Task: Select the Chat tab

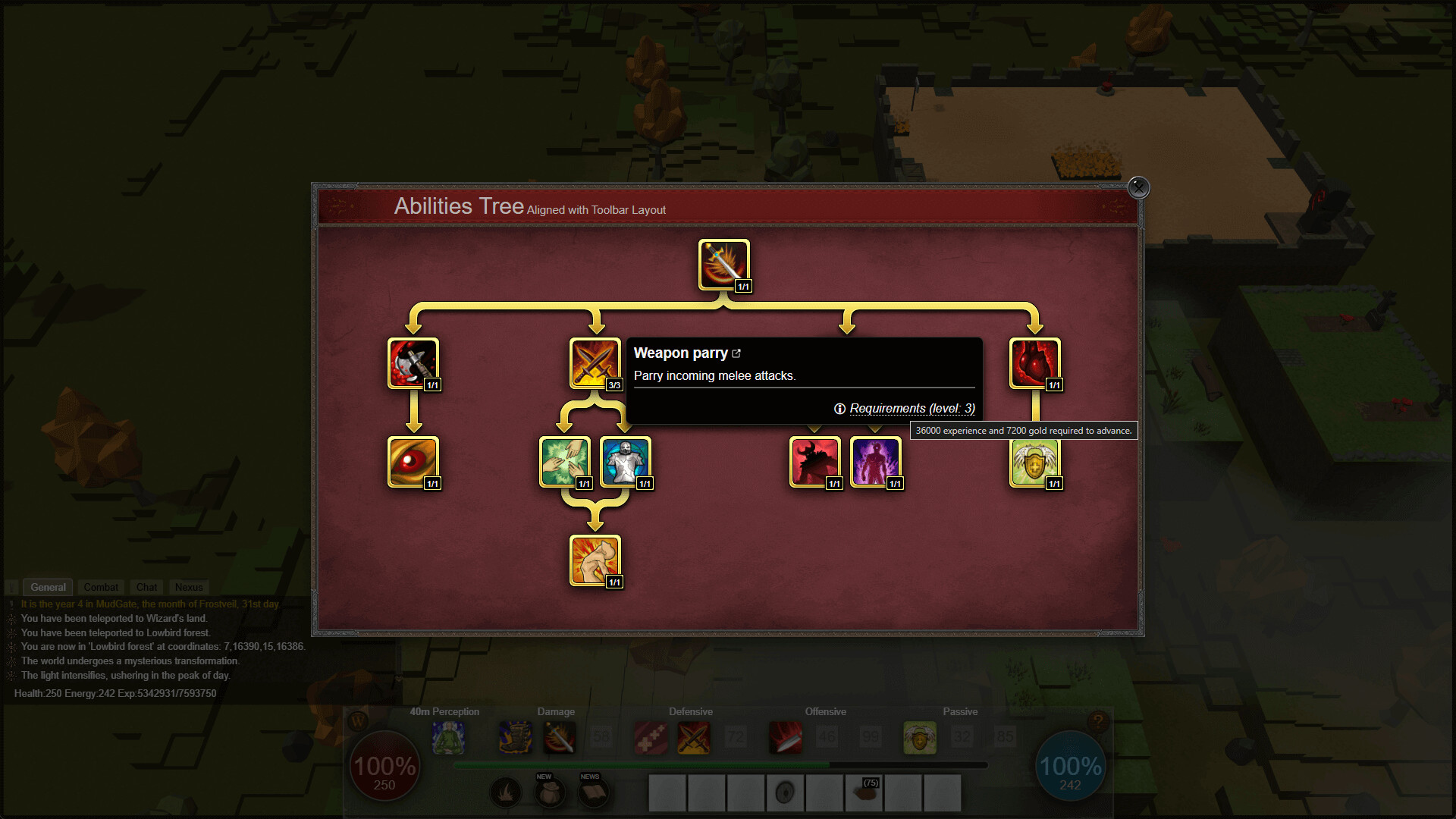Action: coord(146,587)
